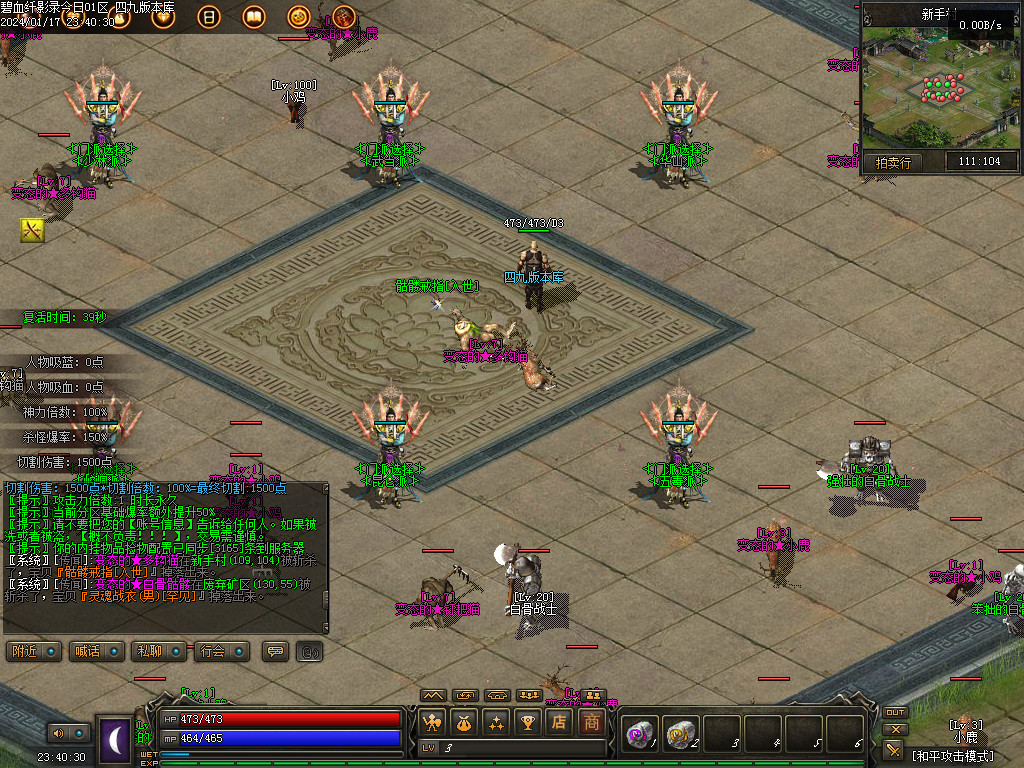The image size is (1024, 768).
Task: Switch to the 附近 nearby chat channel
Action: (x=34, y=651)
